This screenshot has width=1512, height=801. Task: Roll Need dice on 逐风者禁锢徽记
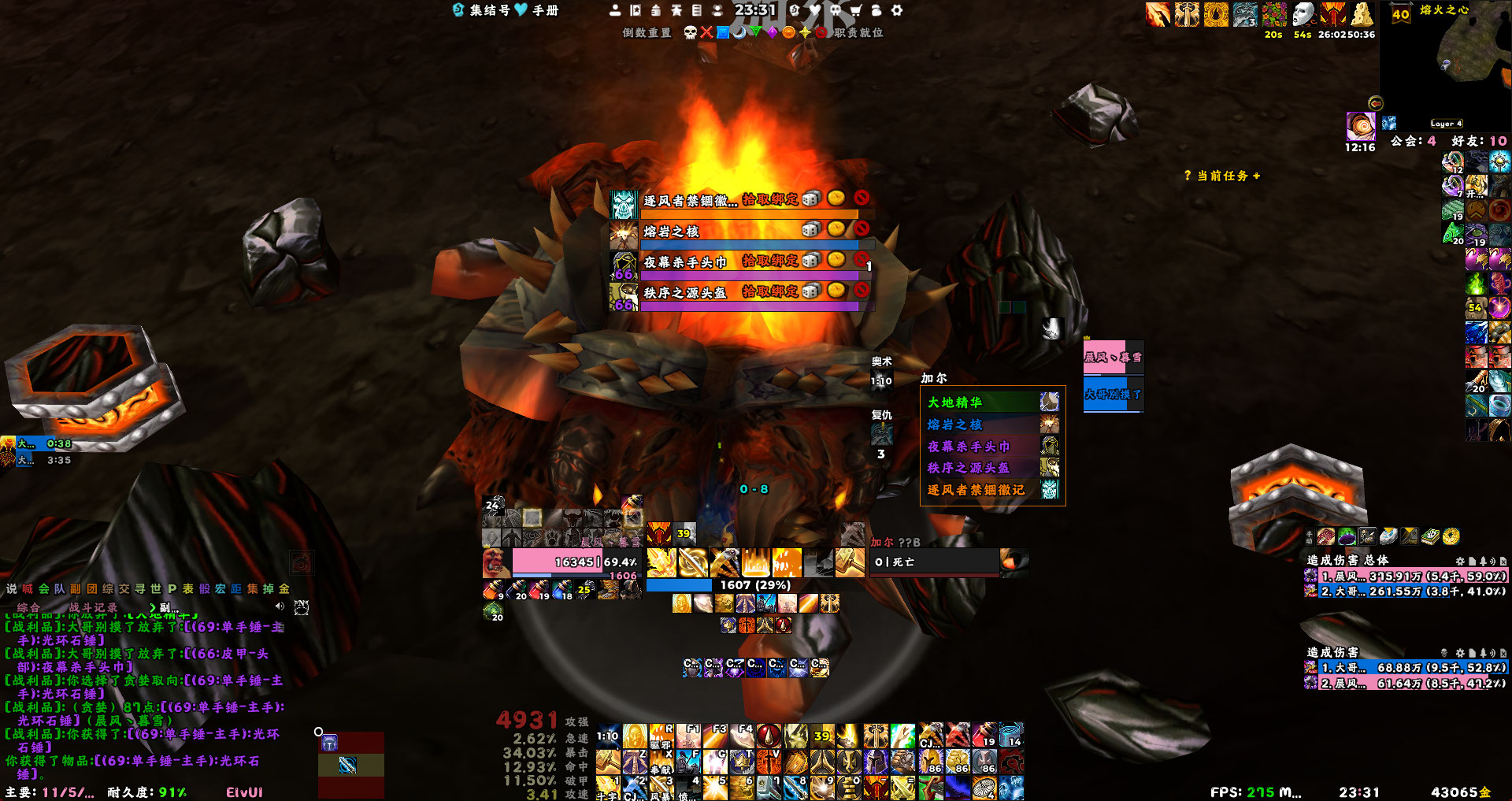(812, 199)
